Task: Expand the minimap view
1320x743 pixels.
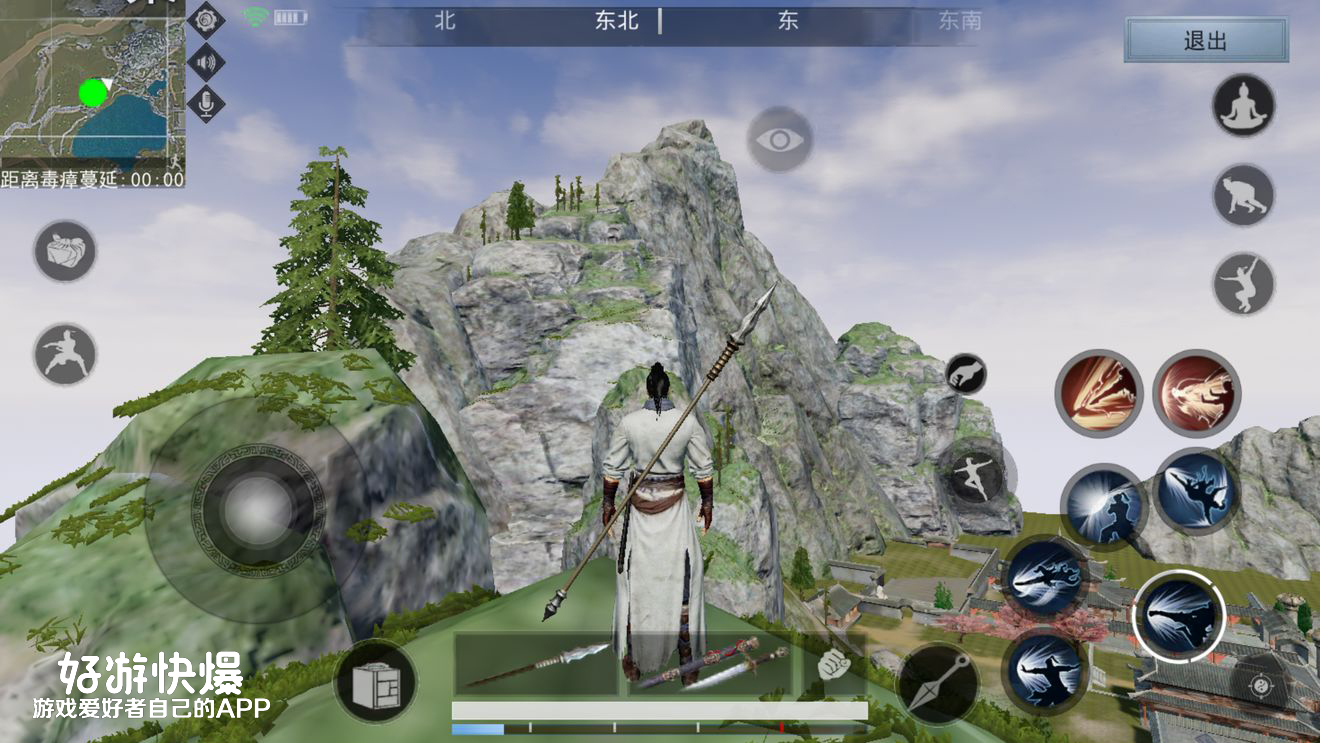Action: (95, 85)
